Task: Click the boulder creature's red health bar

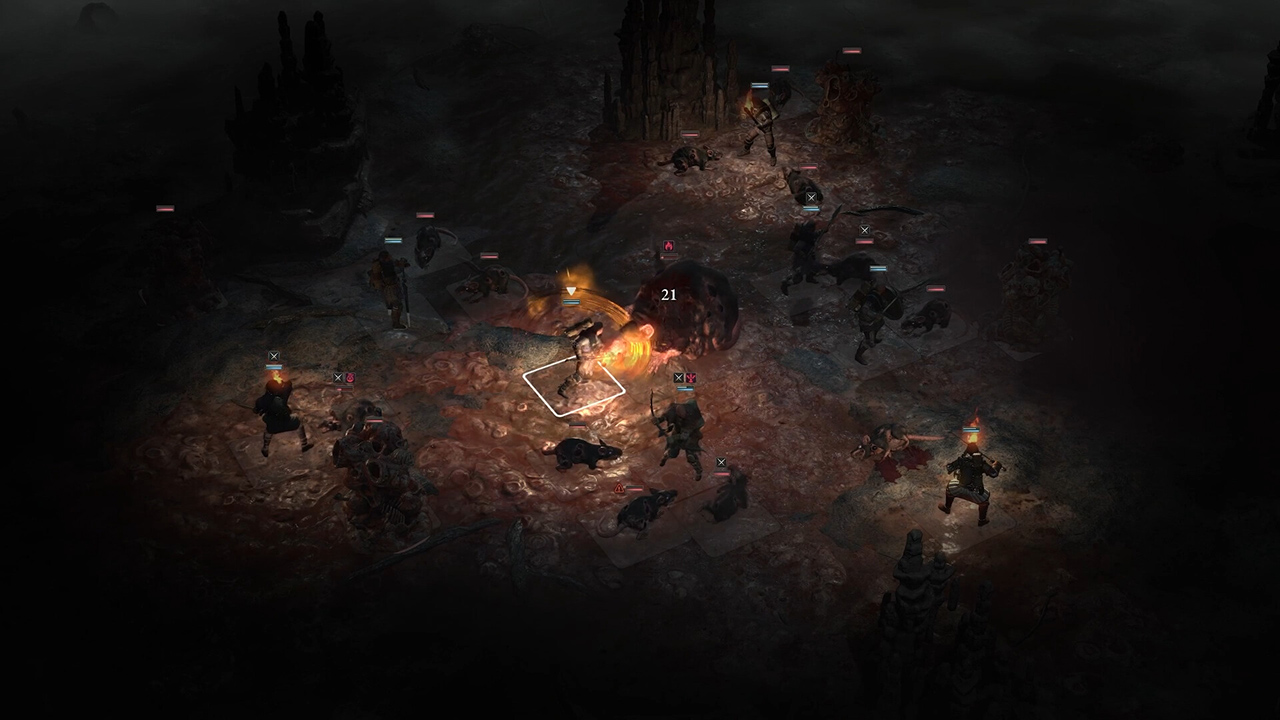Action: tap(668, 256)
